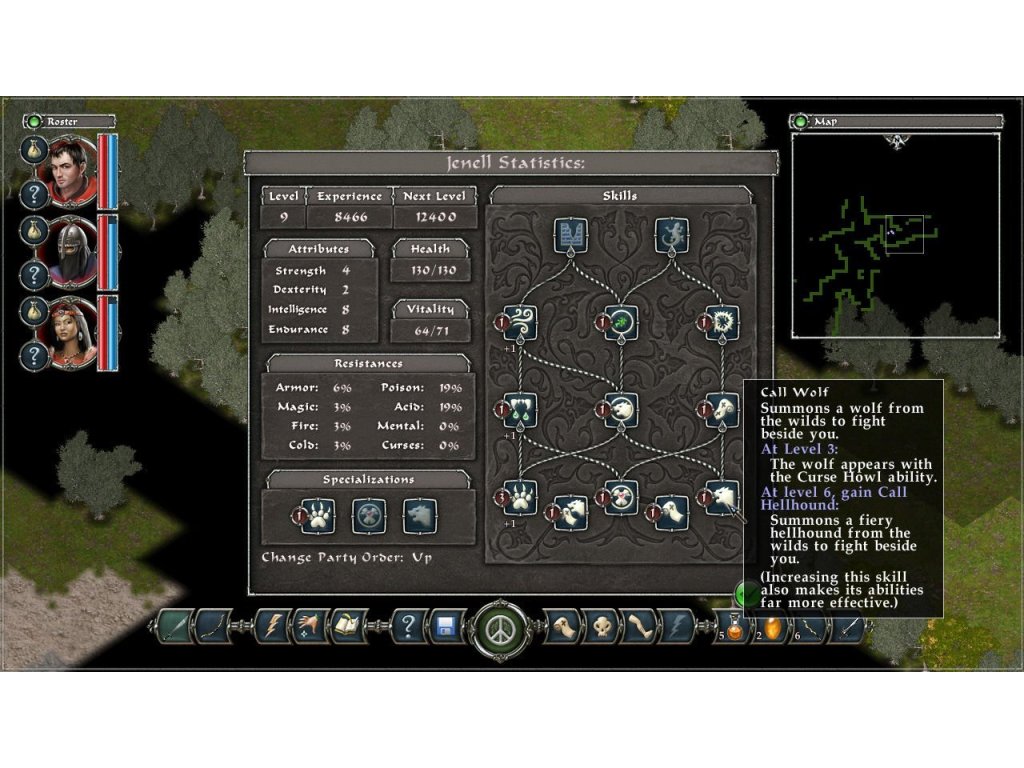Save the game with the floppy disk icon
Image resolution: width=1024 pixels, height=768 pixels.
click(x=446, y=627)
